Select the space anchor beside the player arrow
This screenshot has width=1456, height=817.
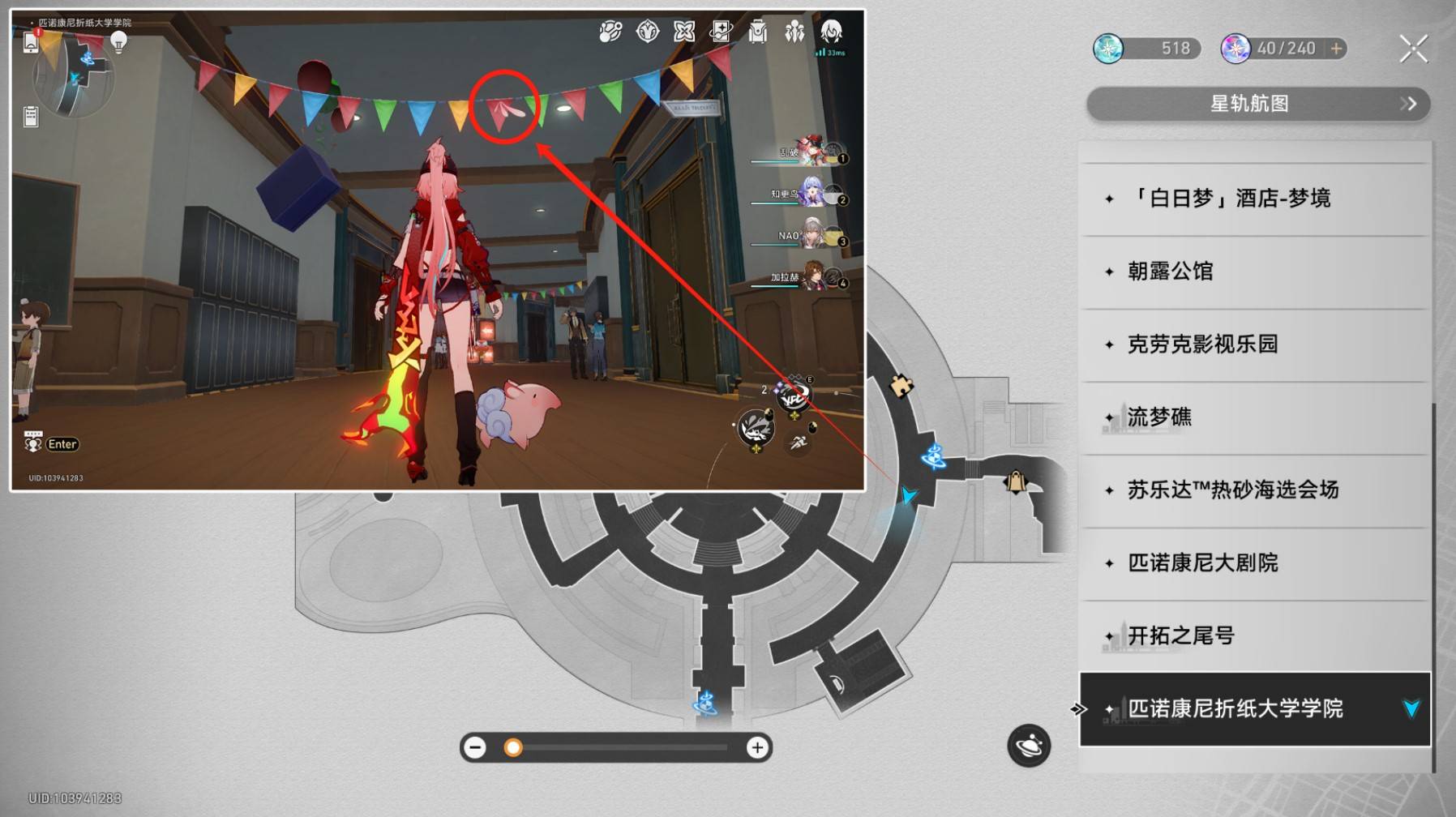tap(934, 456)
